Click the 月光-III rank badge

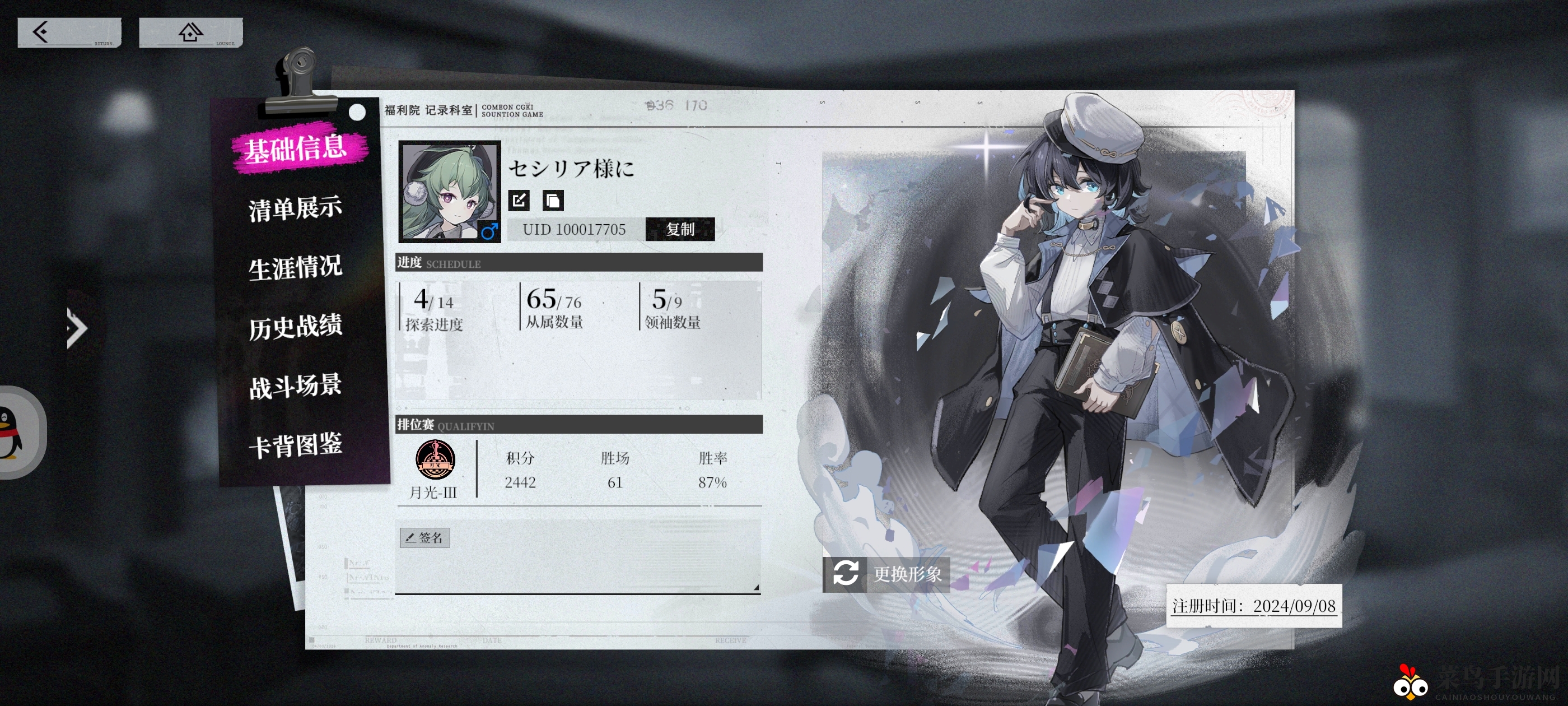pyautogui.click(x=435, y=460)
